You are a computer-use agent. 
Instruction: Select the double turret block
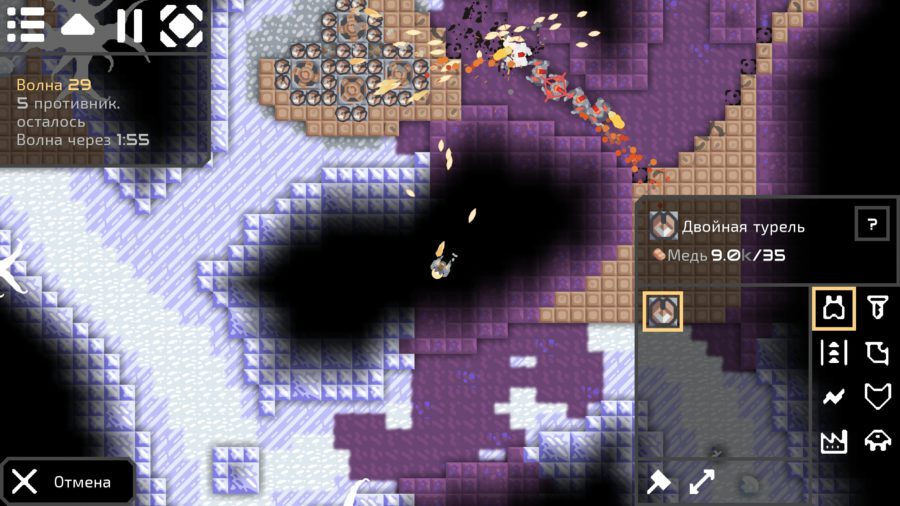coord(663,310)
